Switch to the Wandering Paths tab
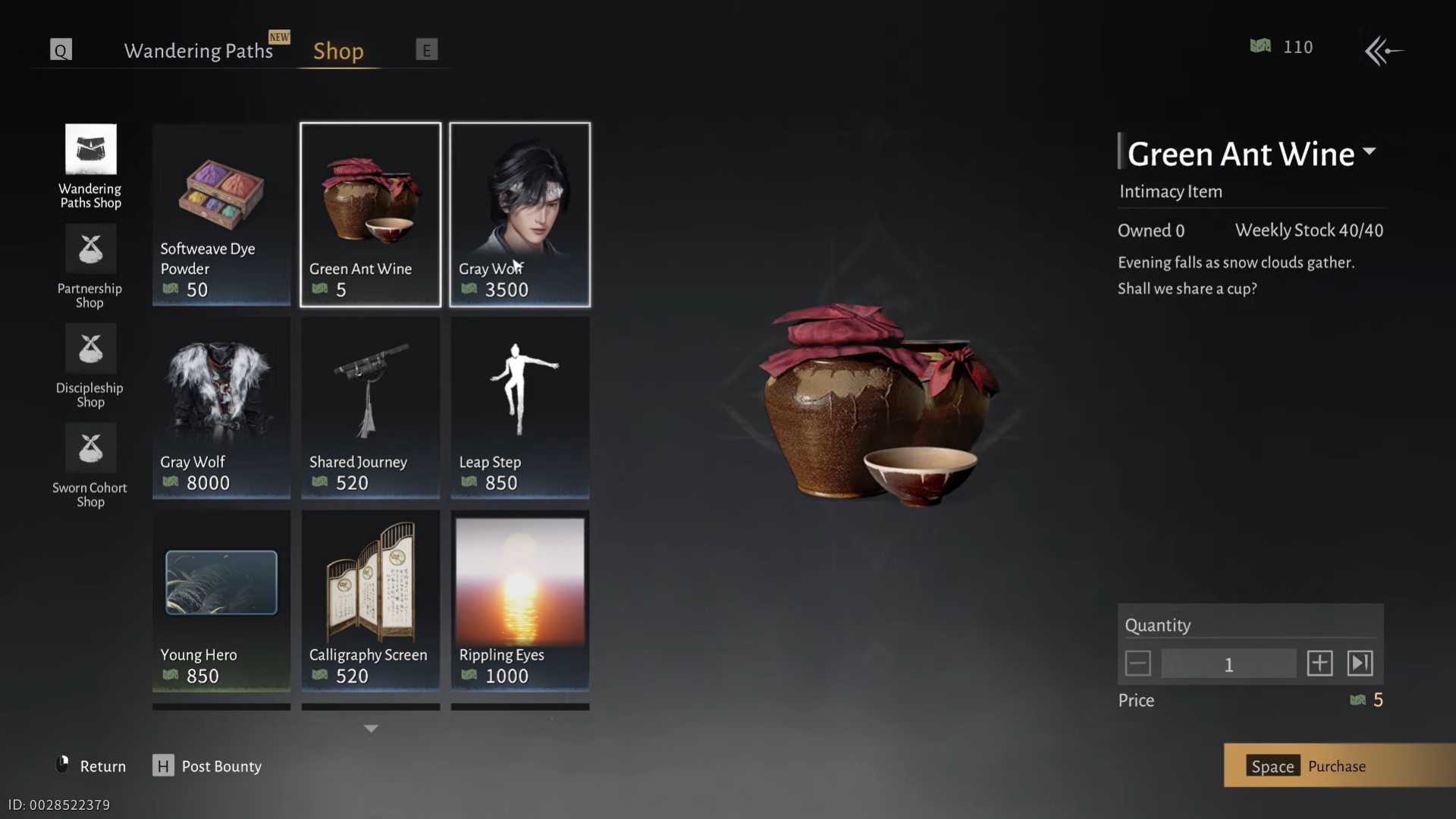 [198, 51]
